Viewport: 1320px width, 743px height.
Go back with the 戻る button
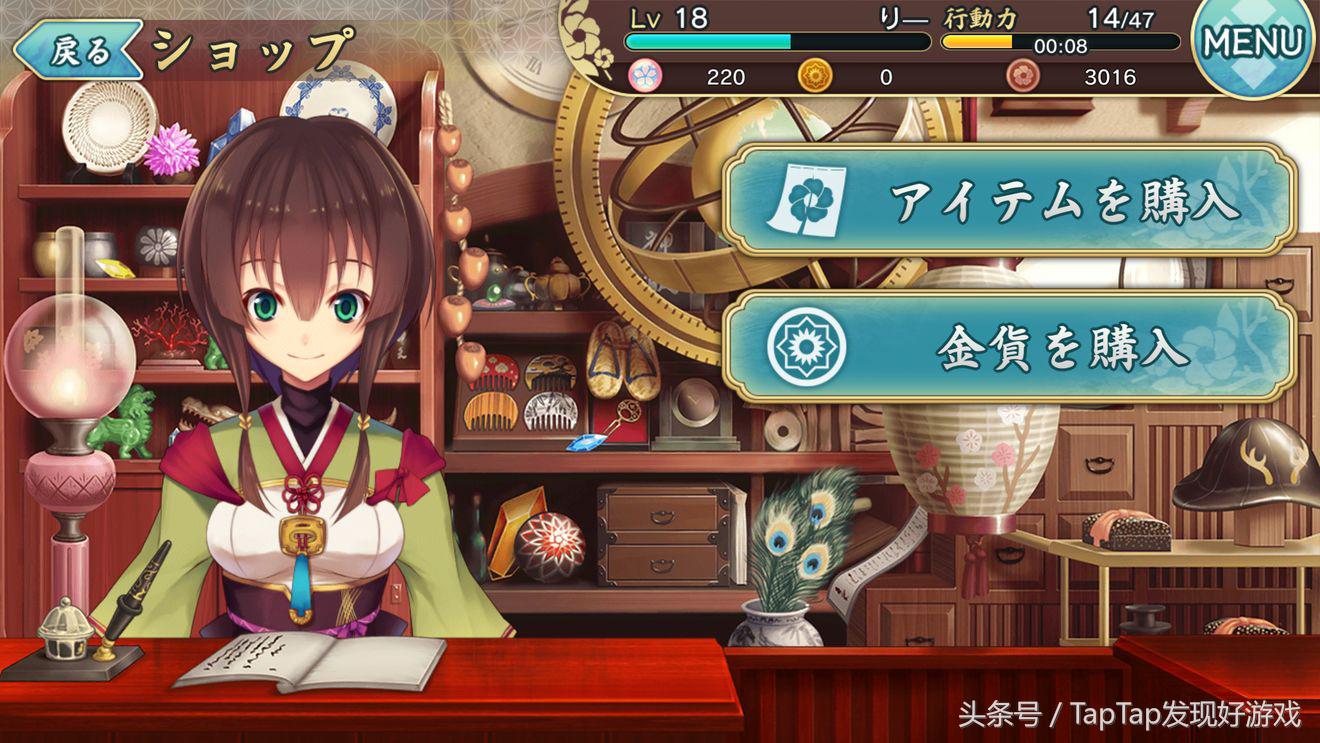coord(78,51)
